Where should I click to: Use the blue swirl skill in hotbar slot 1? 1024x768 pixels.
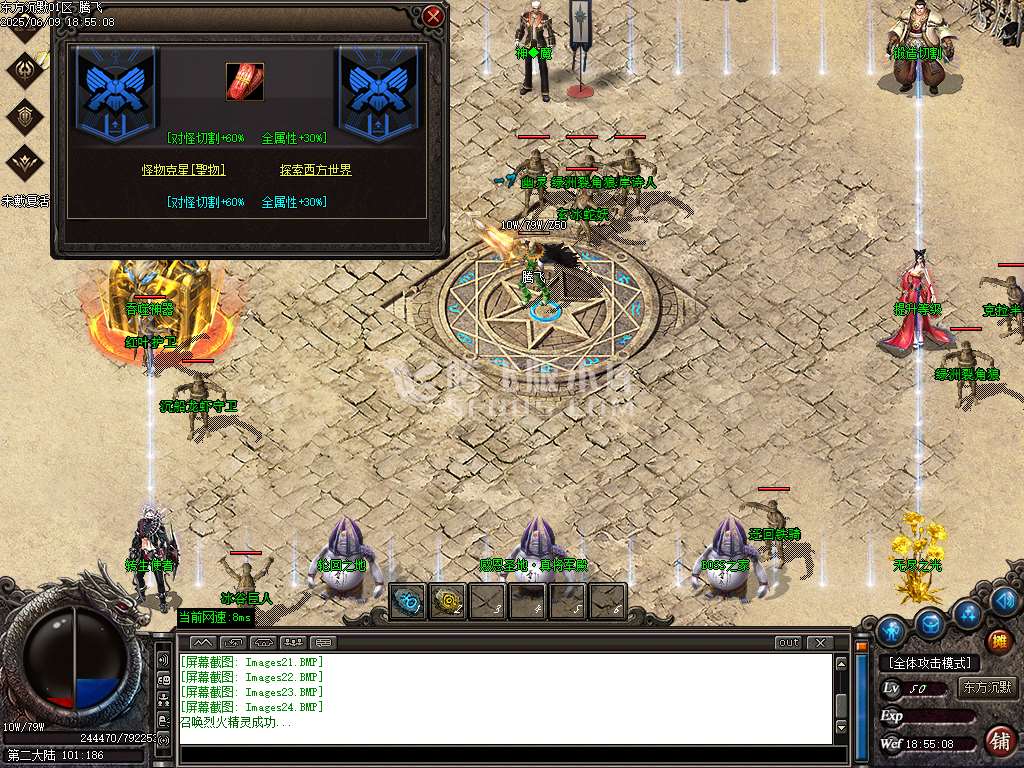(408, 601)
